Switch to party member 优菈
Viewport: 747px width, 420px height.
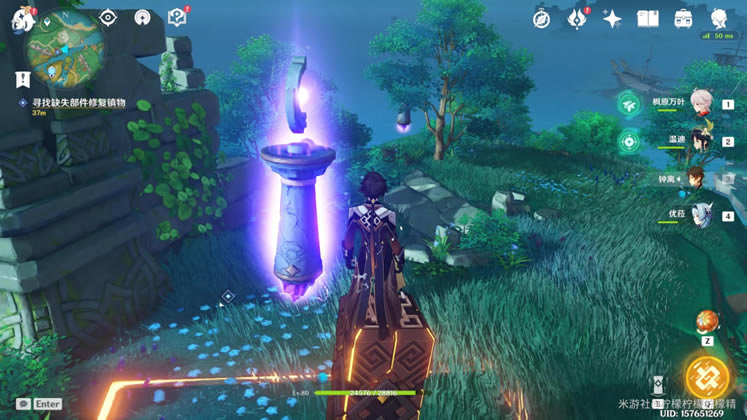click(x=700, y=214)
